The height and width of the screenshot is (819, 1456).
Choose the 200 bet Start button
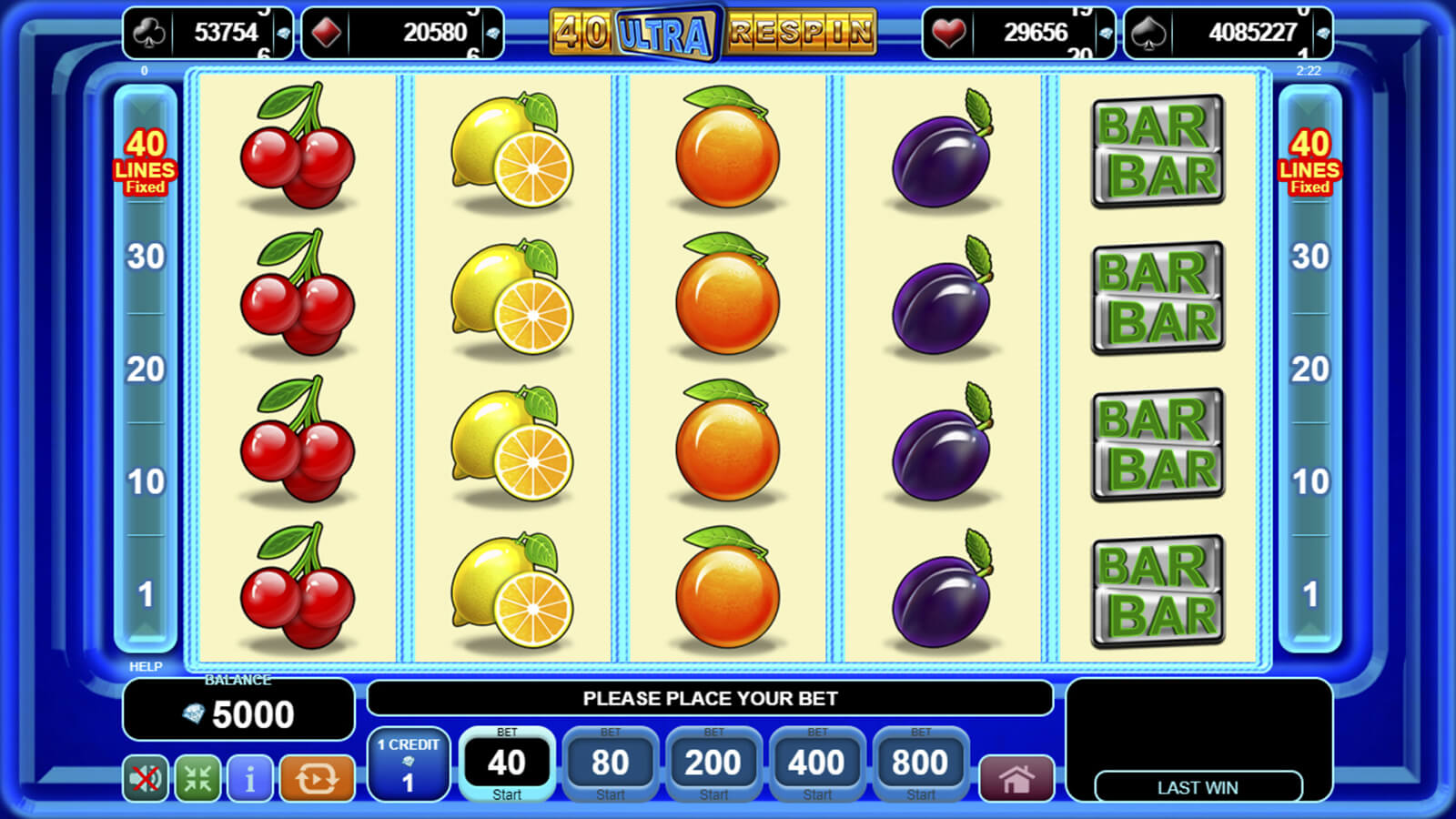click(713, 764)
